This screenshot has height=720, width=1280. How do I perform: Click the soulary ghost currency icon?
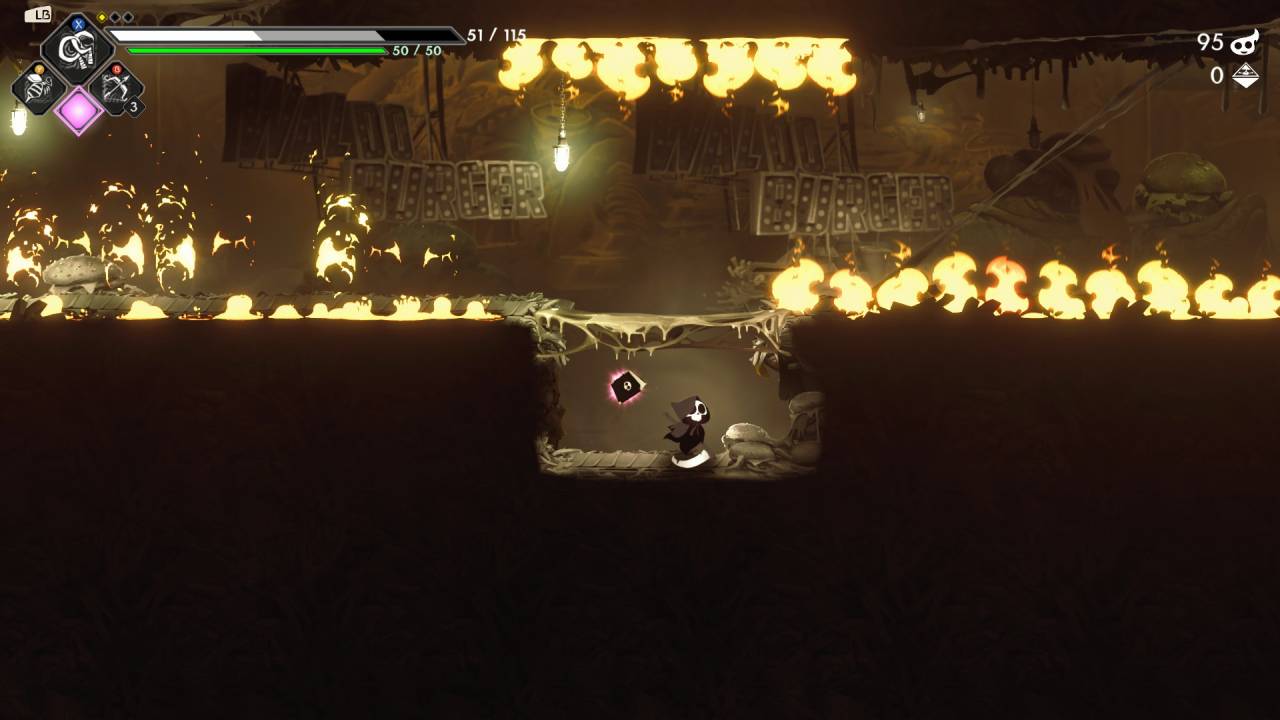click(x=1244, y=42)
